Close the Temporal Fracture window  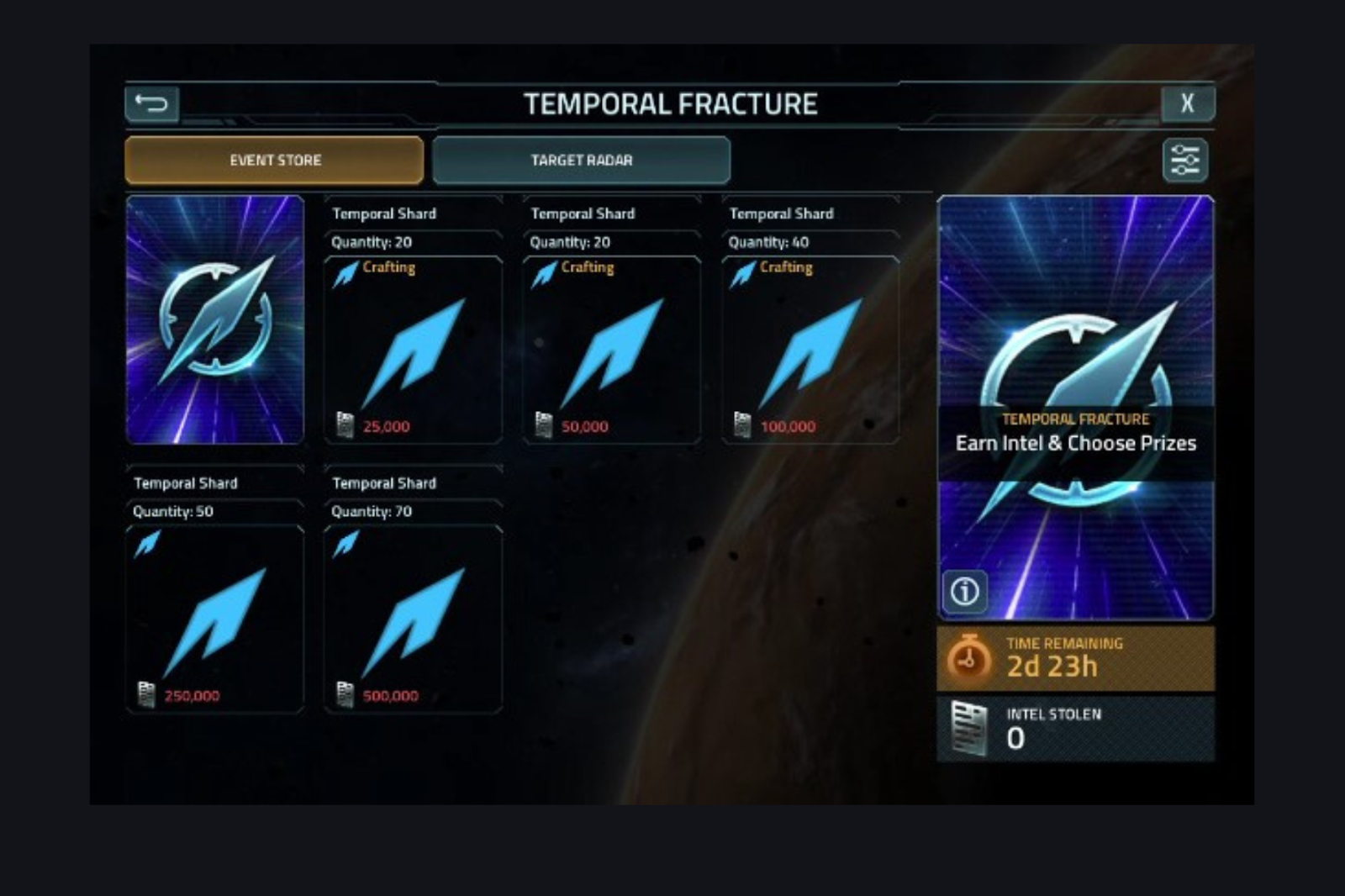pyautogui.click(x=1187, y=103)
